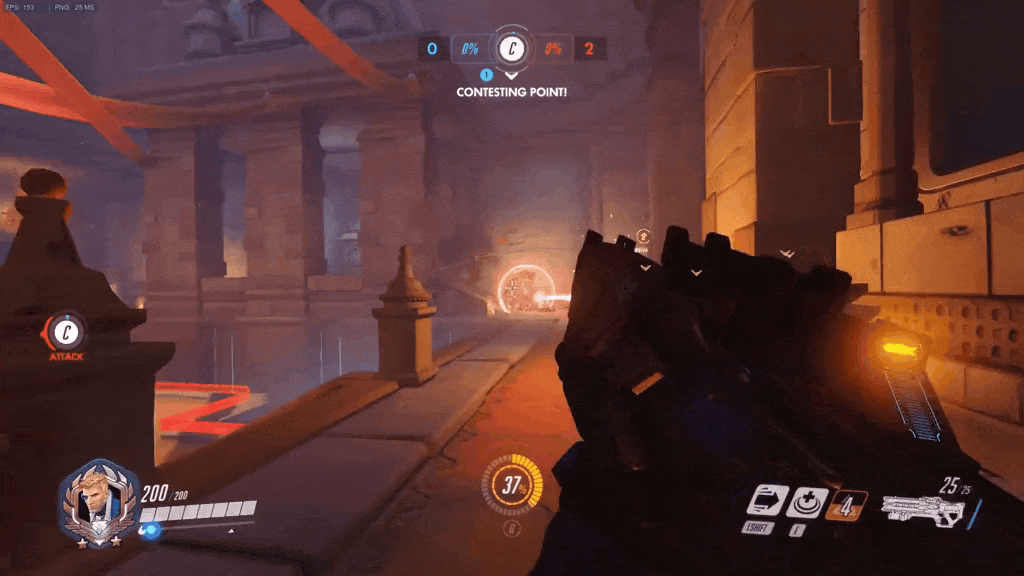Viewport: 1024px width, 576px height.
Task: Click the control point C objective icon
Action: [512, 47]
